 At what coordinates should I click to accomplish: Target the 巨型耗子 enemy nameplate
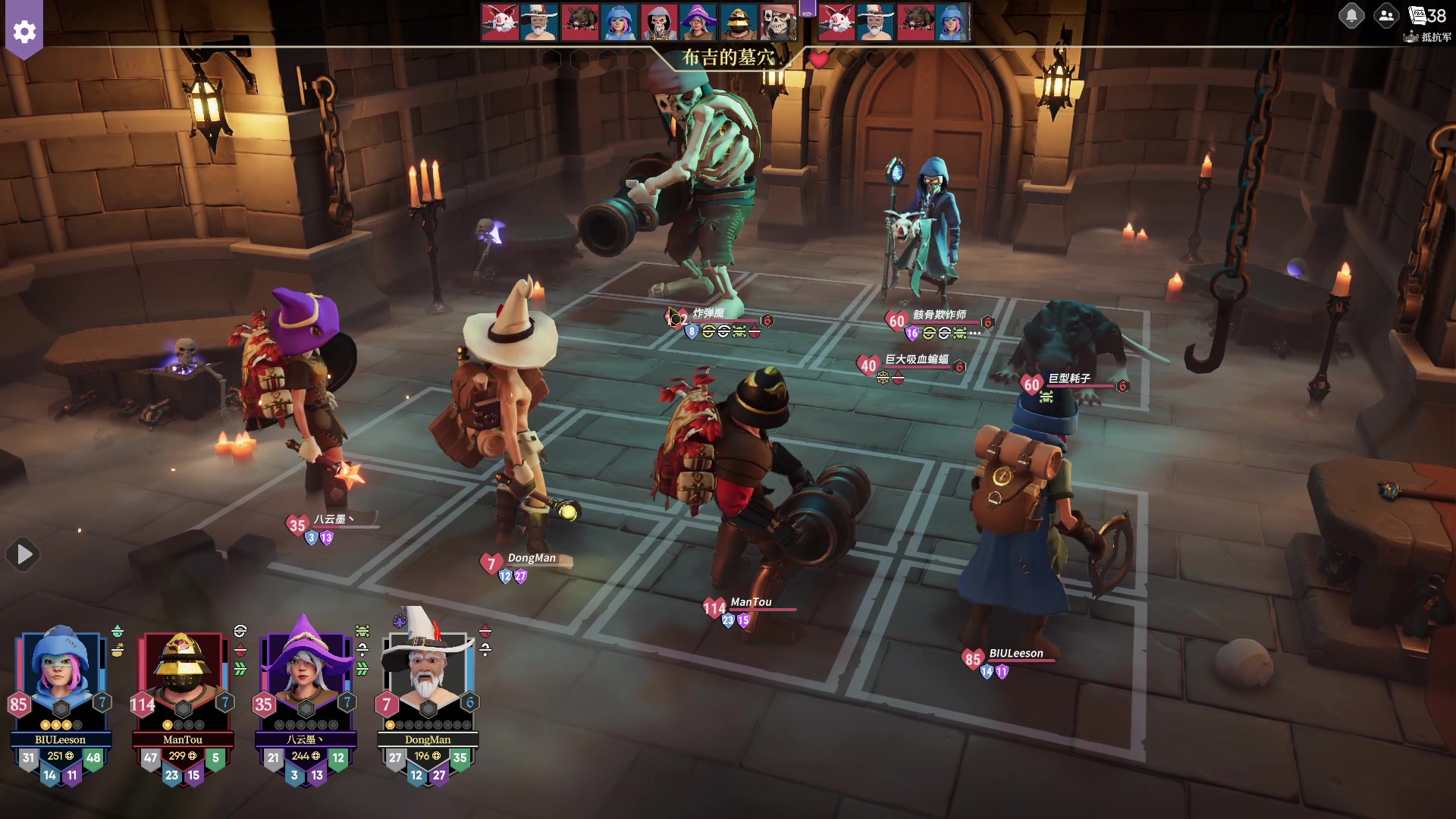pos(1068,378)
